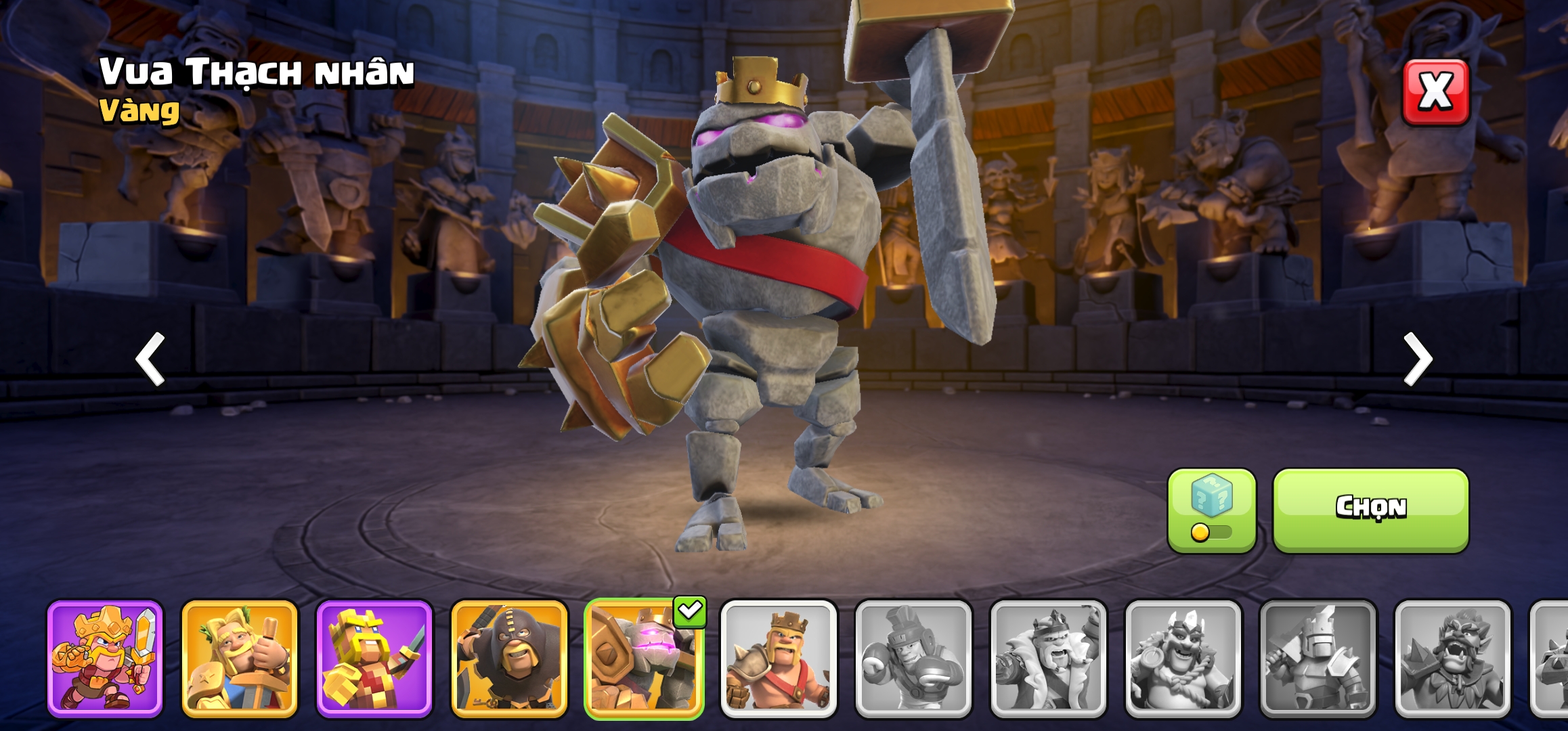This screenshot has width=1568, height=731.
Task: Select the orange-bearded cartoon king skin
Action: 105,658
